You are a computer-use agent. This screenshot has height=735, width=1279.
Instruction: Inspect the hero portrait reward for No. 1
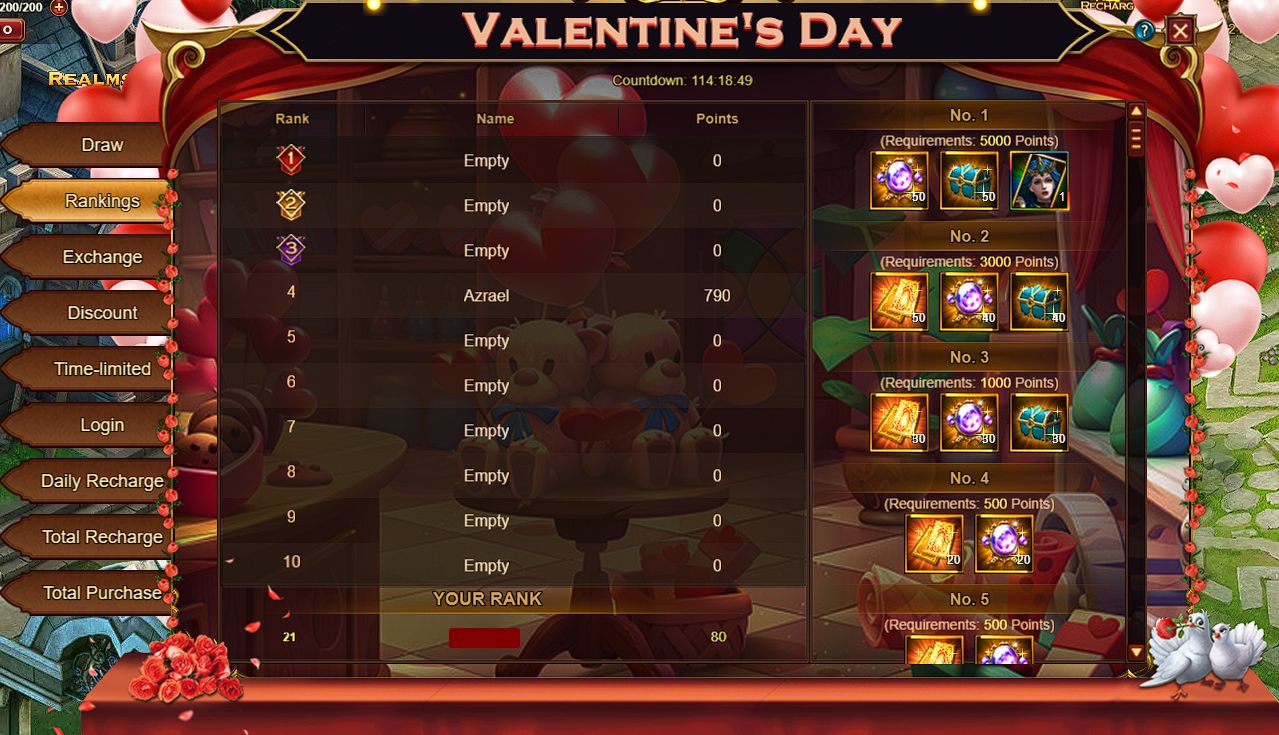click(x=1039, y=181)
